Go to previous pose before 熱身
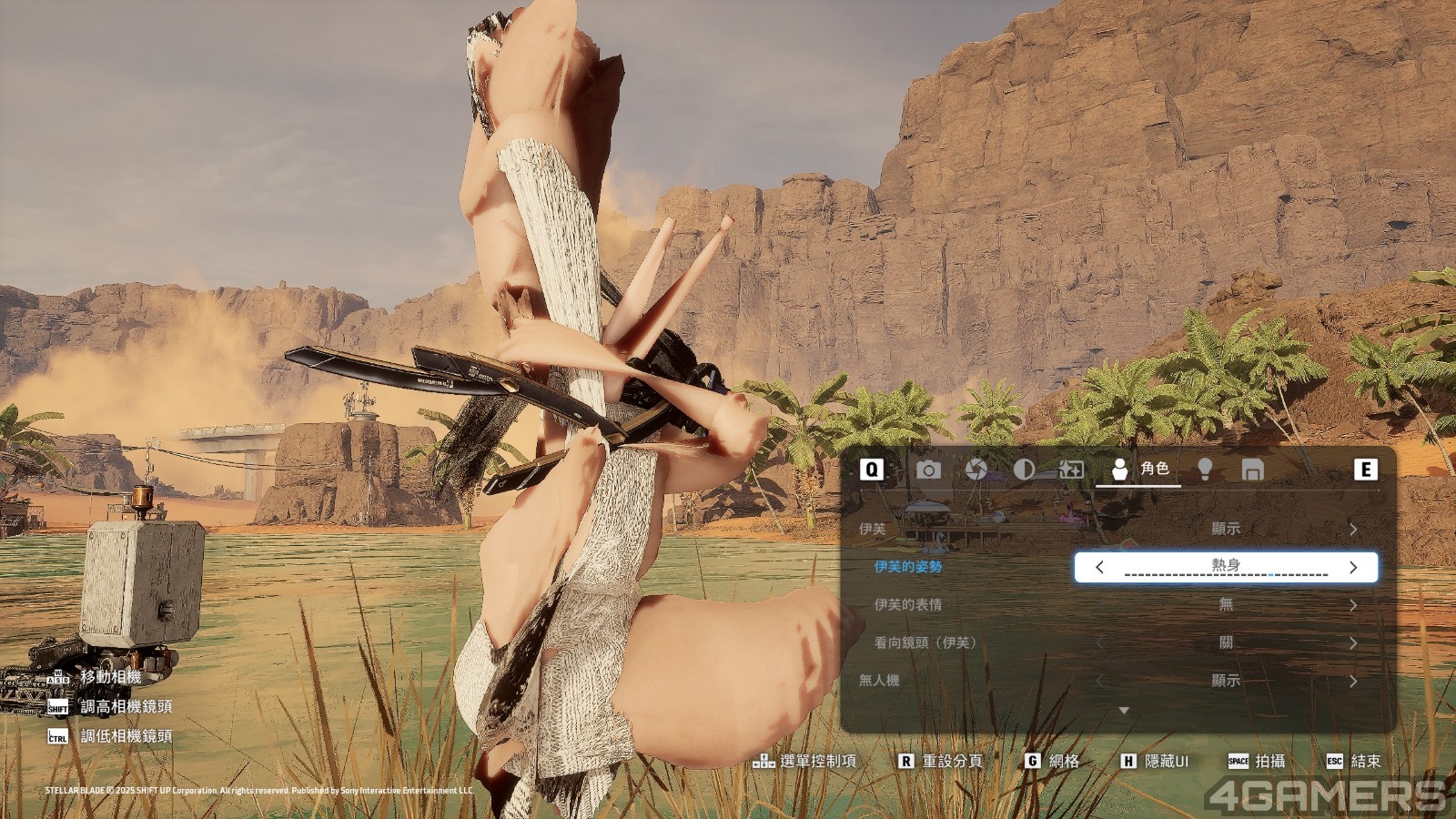 point(1099,567)
